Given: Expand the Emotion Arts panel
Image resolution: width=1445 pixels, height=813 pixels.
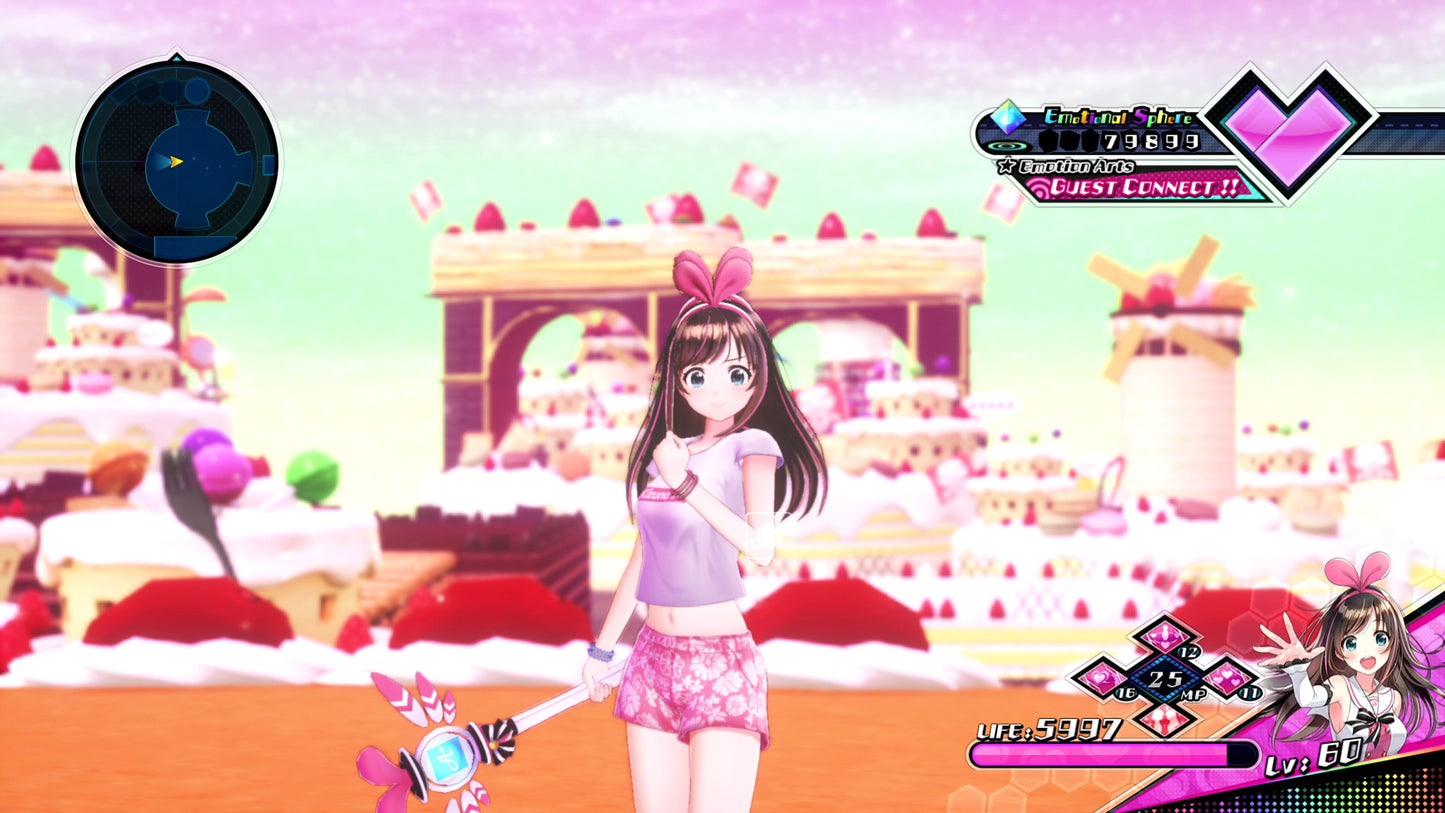Looking at the screenshot, I should (1076, 165).
